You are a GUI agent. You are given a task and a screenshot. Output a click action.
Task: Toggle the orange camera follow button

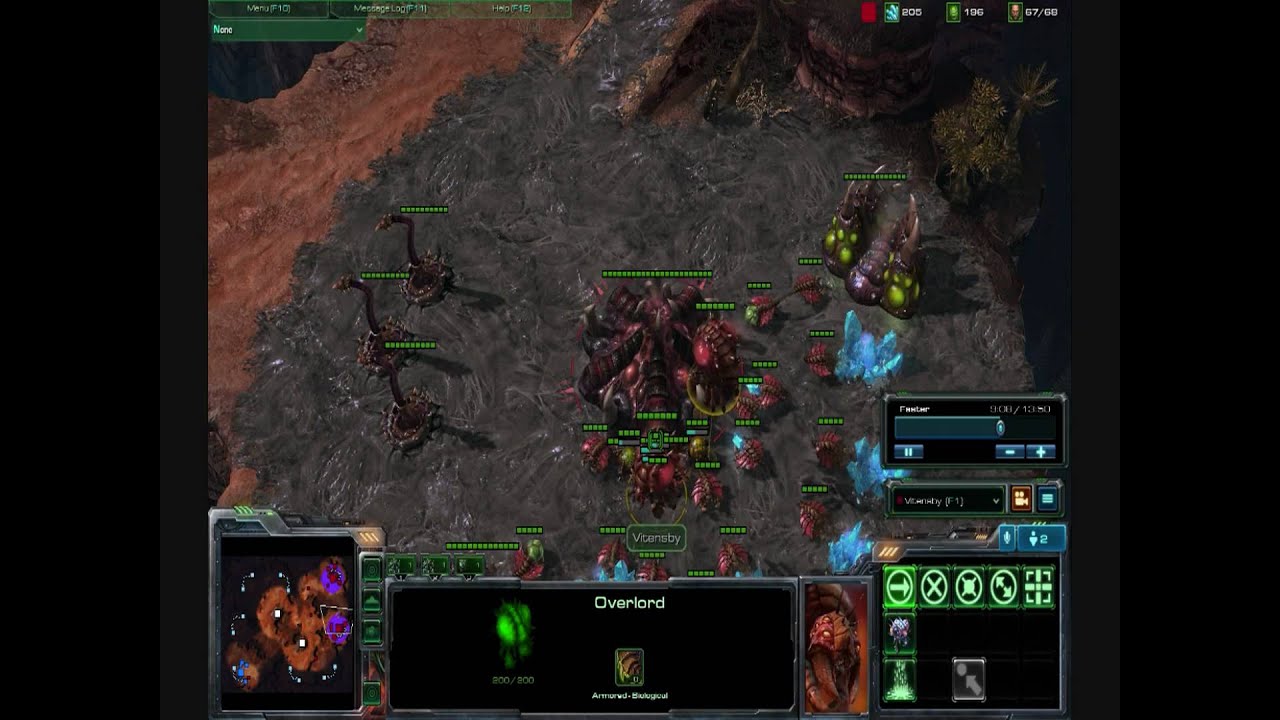(x=1021, y=499)
